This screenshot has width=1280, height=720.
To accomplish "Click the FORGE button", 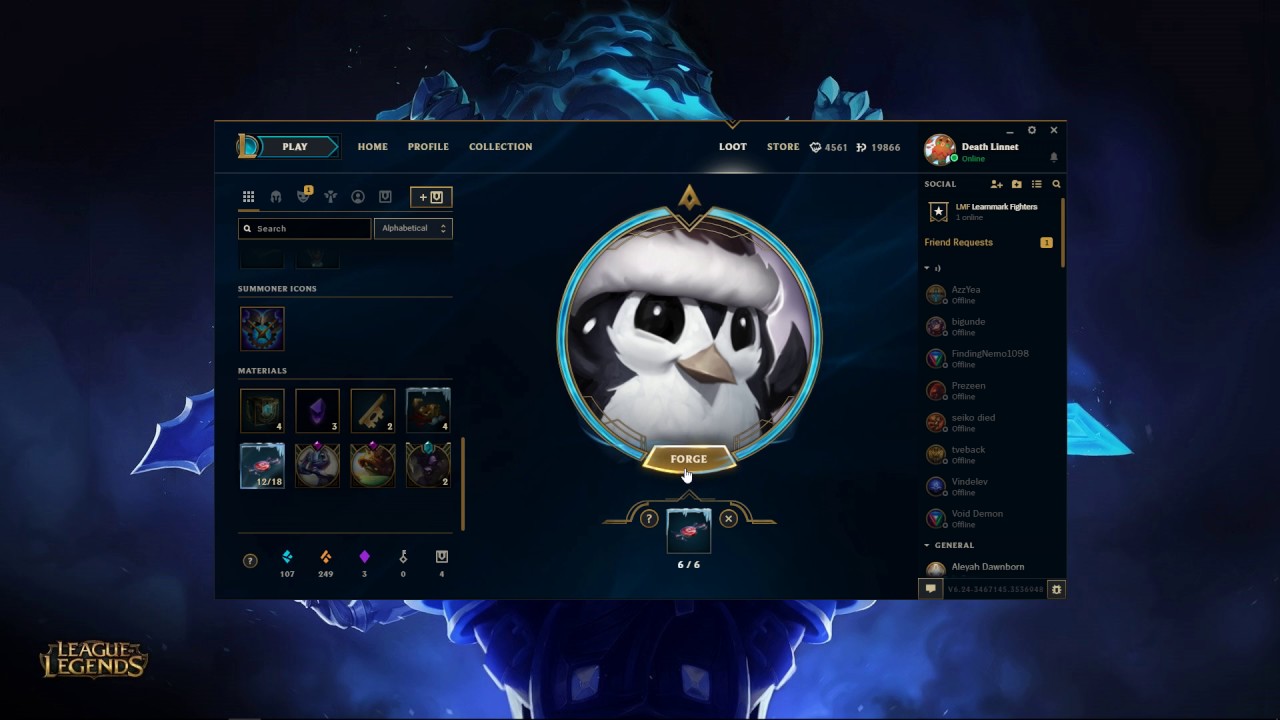I will tap(688, 459).
